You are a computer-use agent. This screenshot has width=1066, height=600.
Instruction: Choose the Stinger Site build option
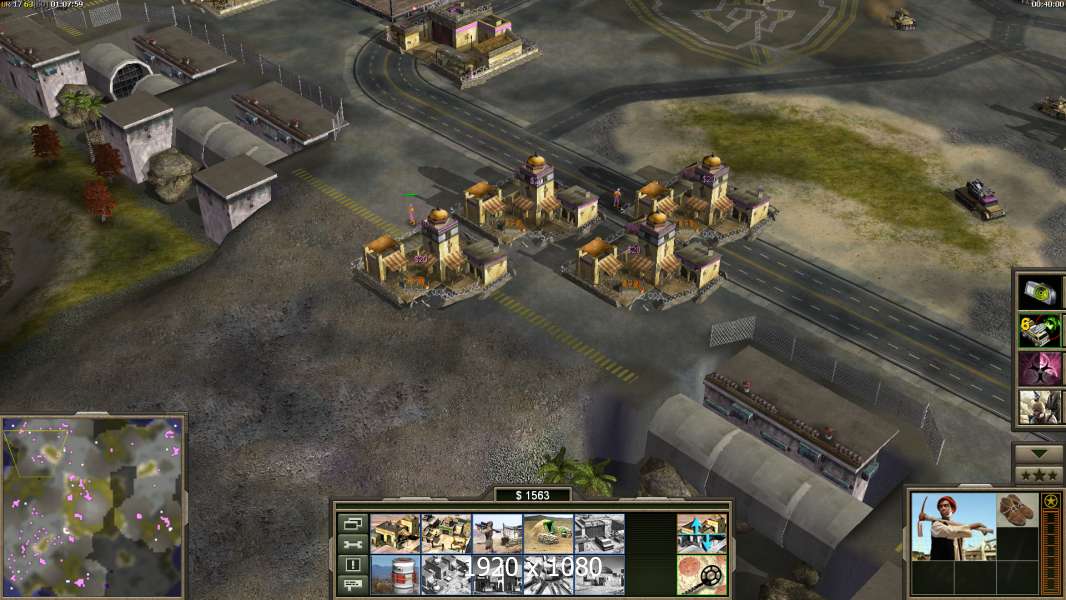[497, 533]
